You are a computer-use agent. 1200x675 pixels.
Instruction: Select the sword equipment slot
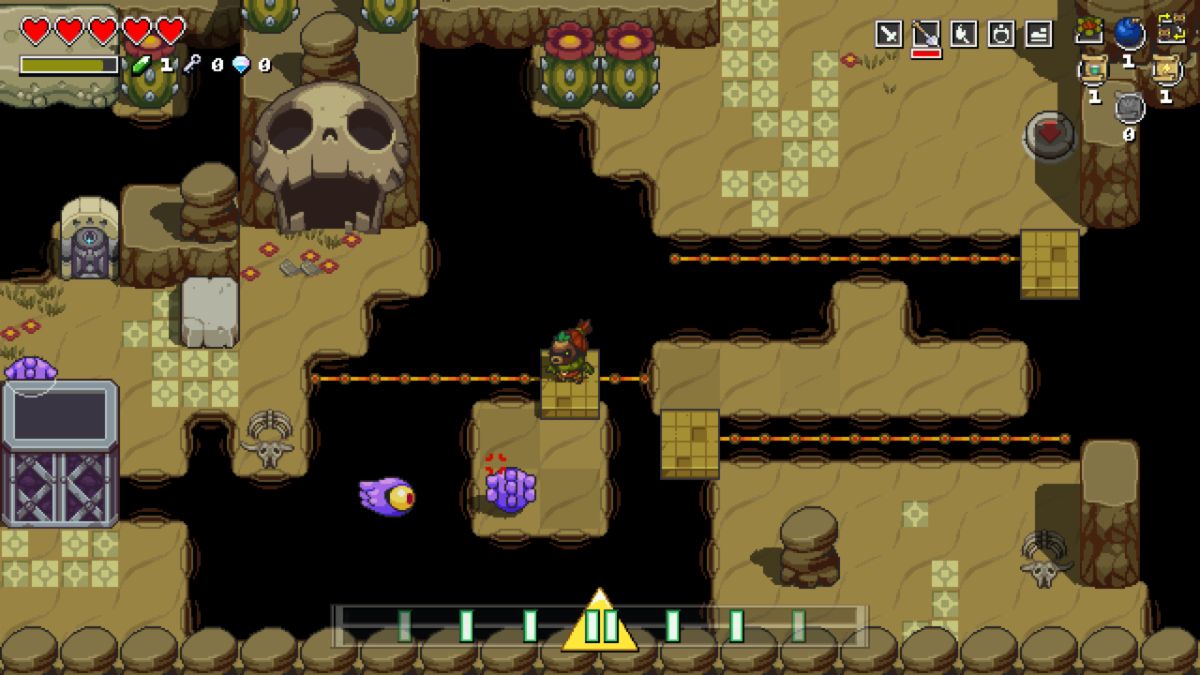tap(889, 34)
